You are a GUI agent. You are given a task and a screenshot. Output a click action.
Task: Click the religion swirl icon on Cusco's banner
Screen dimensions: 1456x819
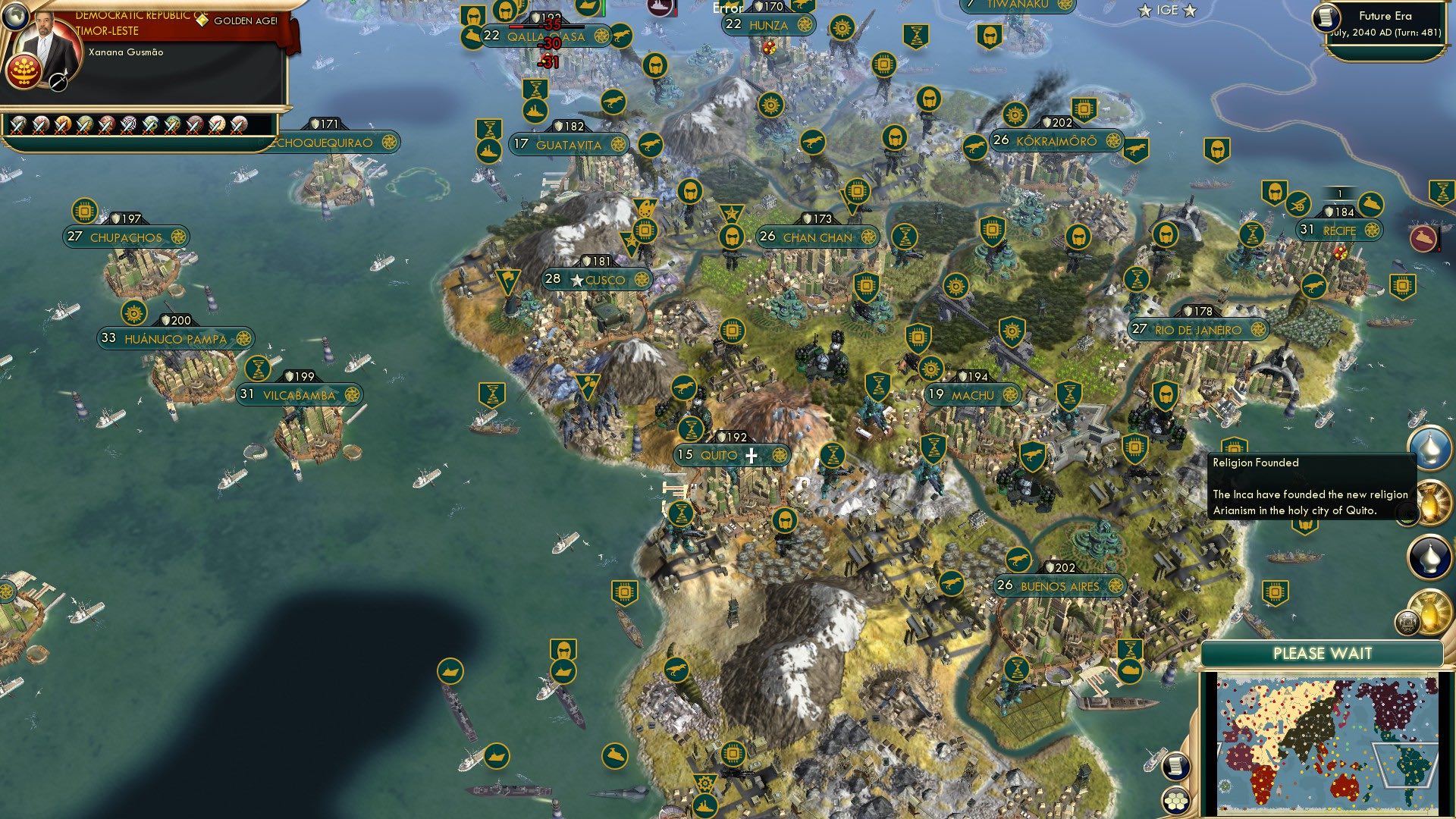pyautogui.click(x=643, y=280)
